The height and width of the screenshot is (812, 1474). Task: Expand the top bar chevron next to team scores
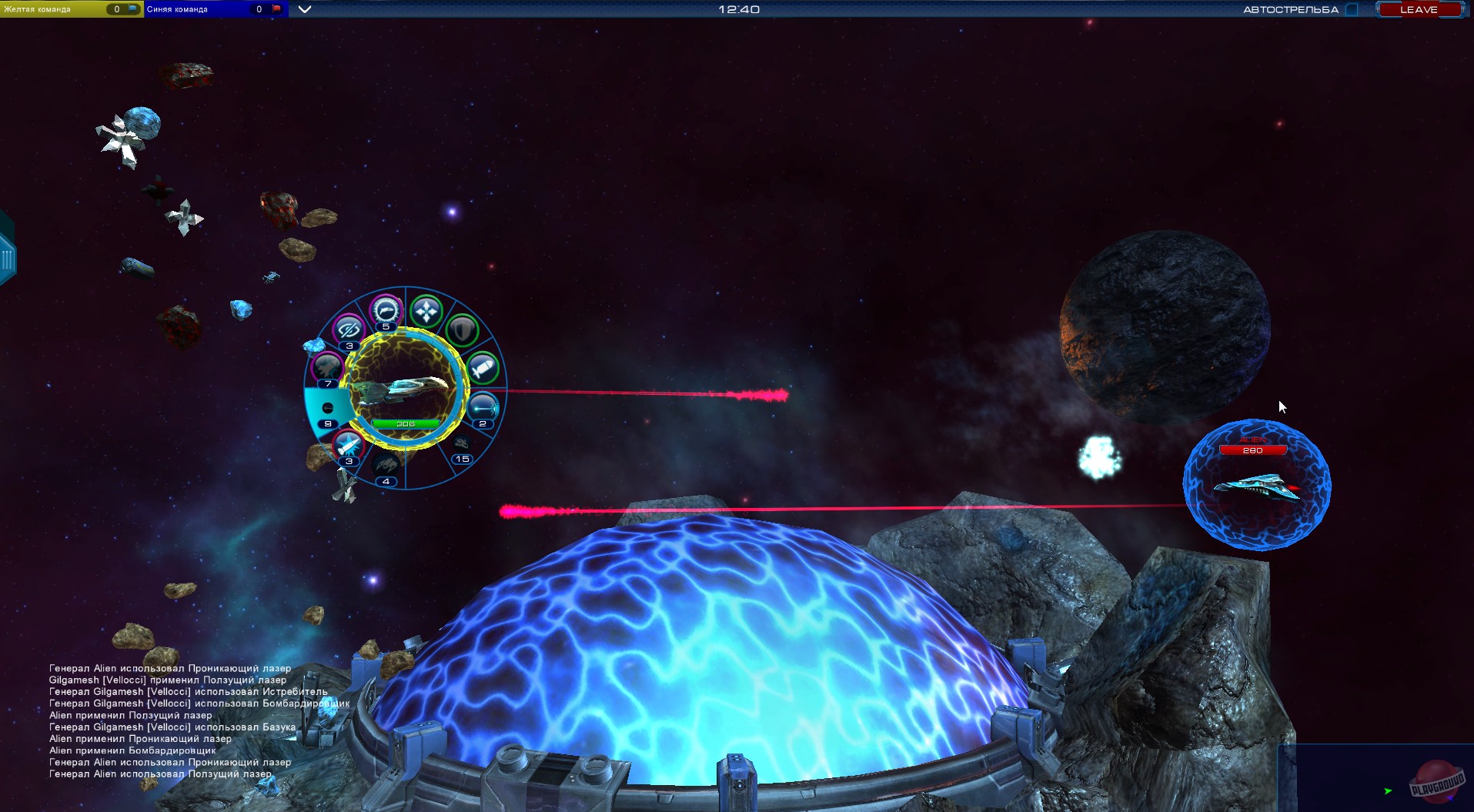point(305,10)
